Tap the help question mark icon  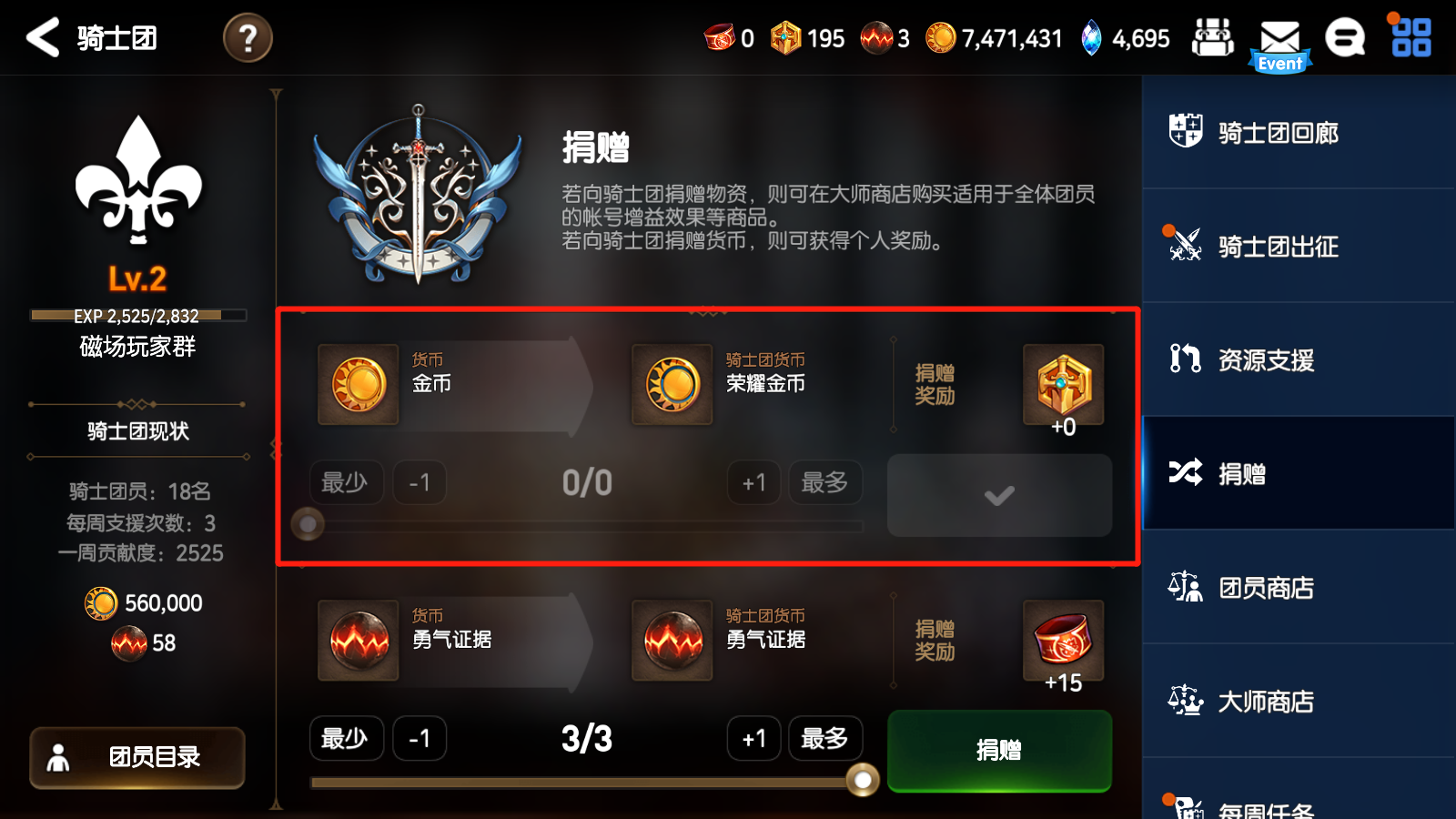pyautogui.click(x=247, y=38)
